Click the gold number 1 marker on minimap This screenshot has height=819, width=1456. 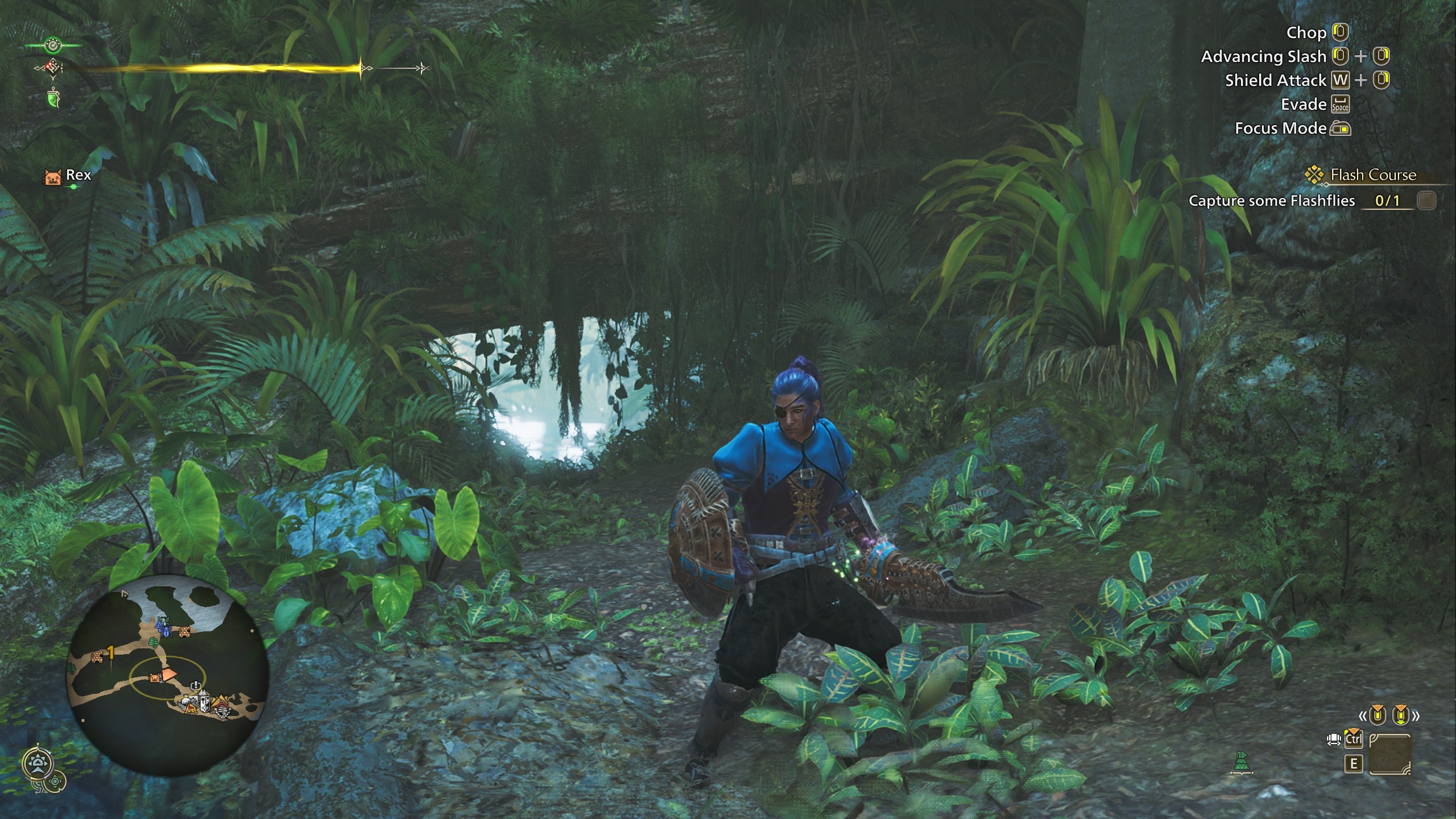click(111, 653)
